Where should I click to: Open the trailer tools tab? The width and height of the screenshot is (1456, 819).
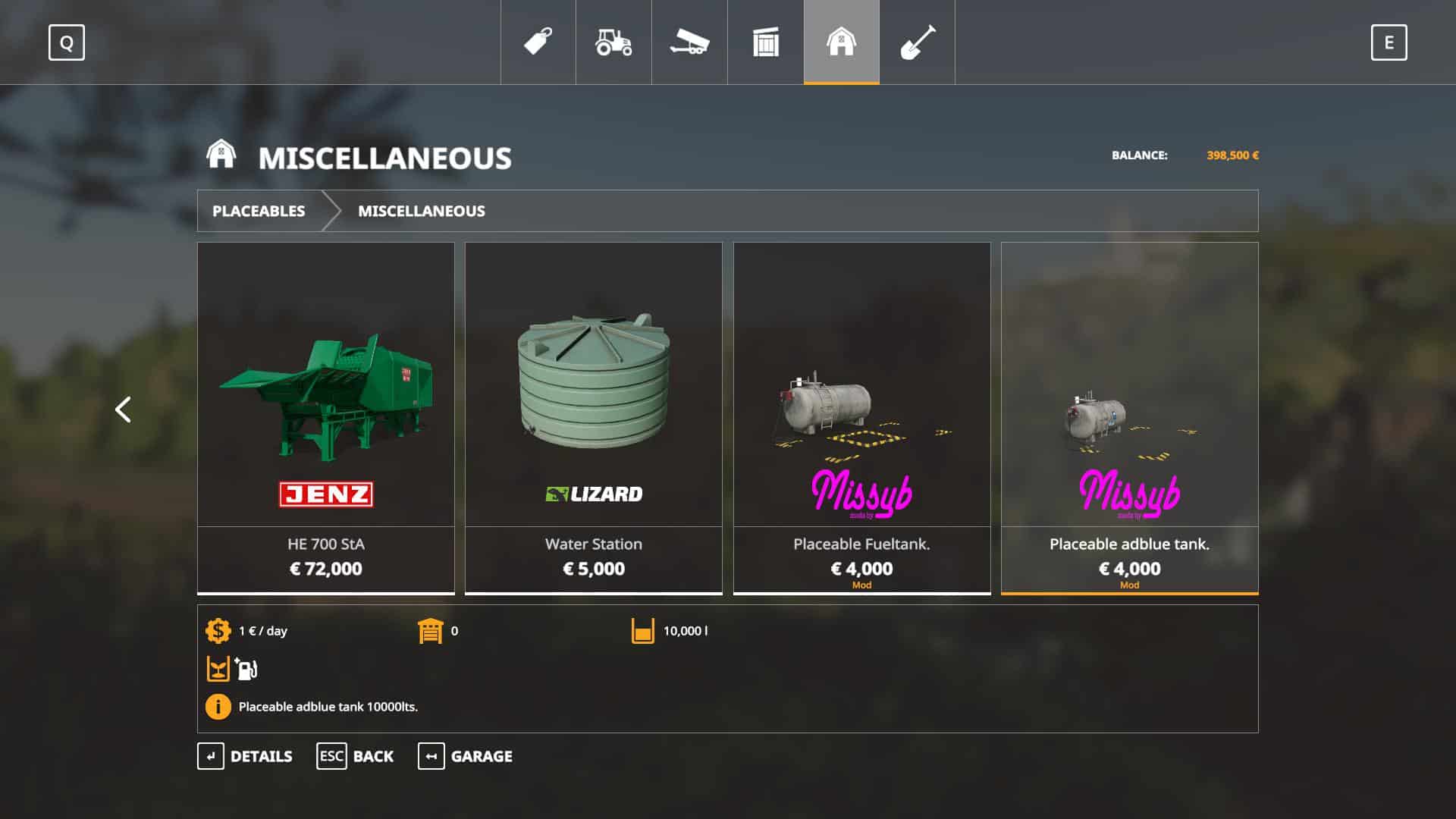pos(689,42)
